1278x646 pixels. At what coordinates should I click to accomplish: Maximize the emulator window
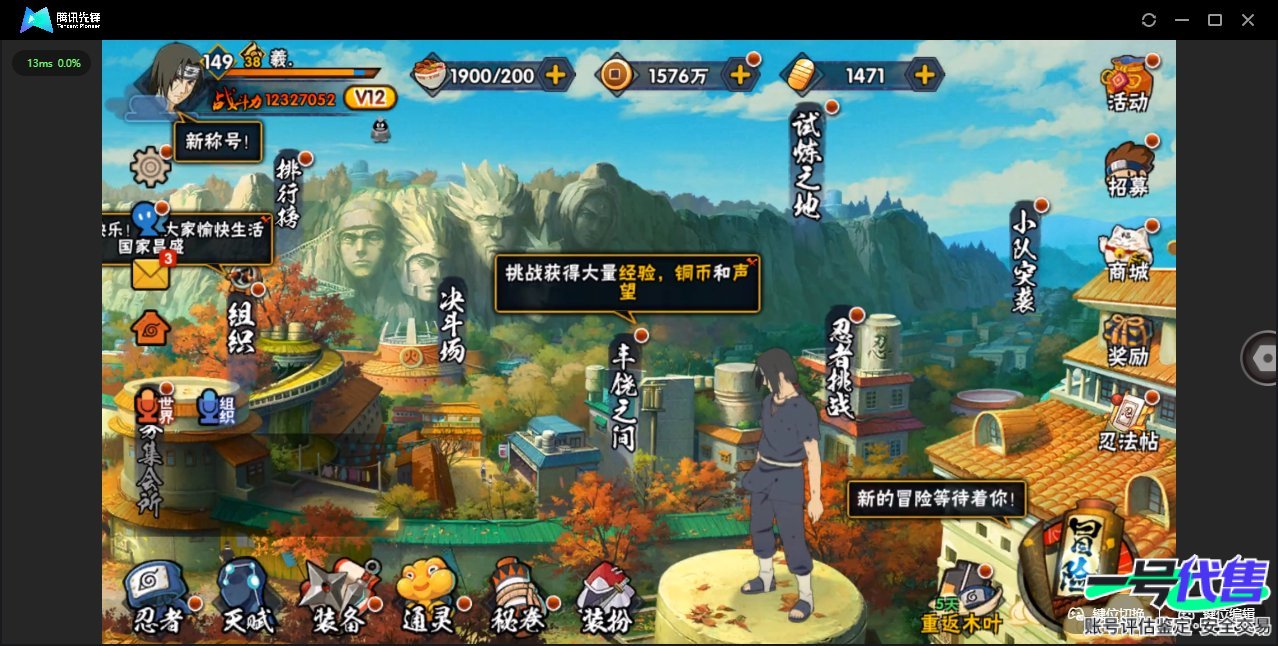(x=1215, y=20)
